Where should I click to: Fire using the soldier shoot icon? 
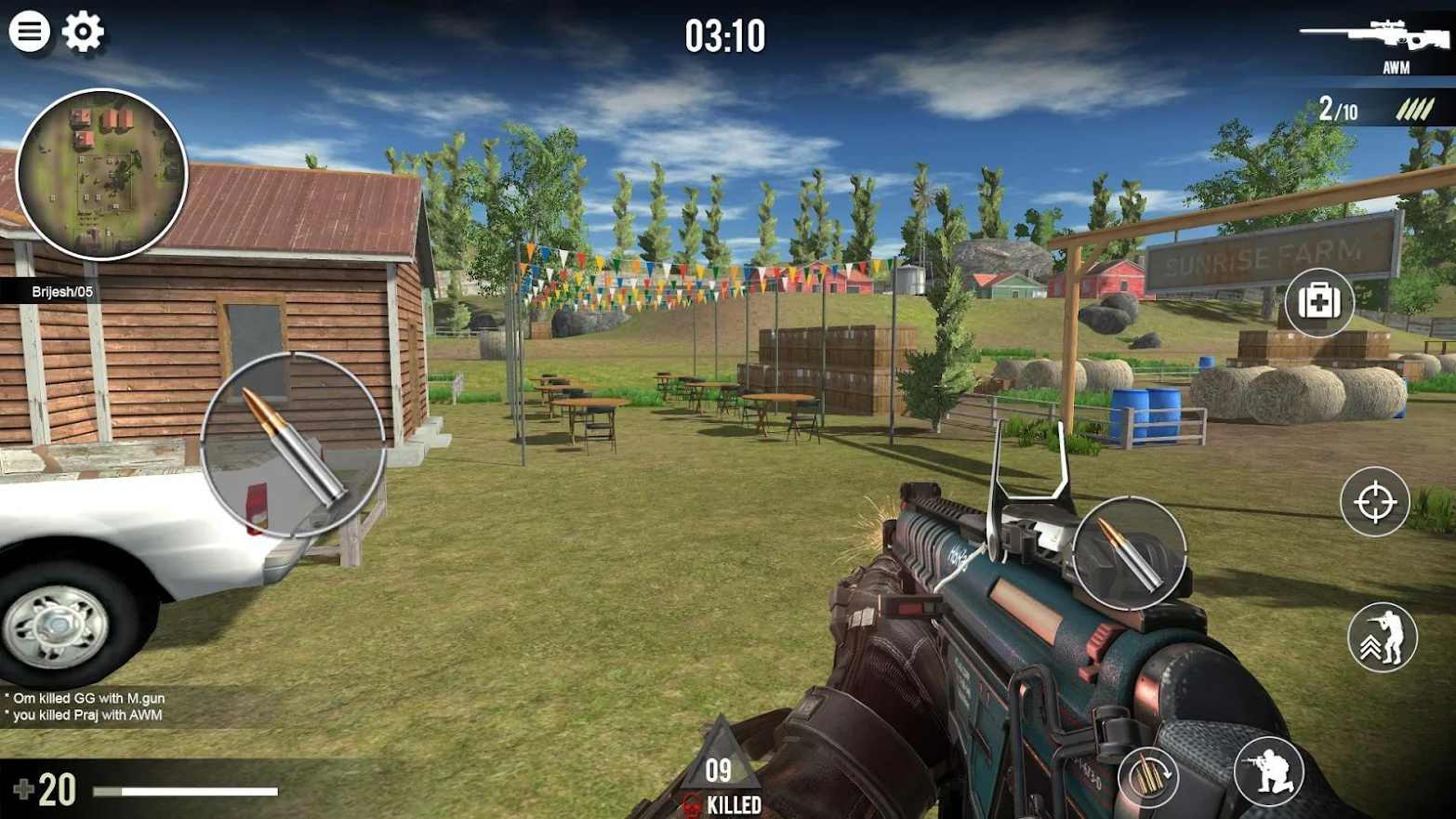[1270, 773]
